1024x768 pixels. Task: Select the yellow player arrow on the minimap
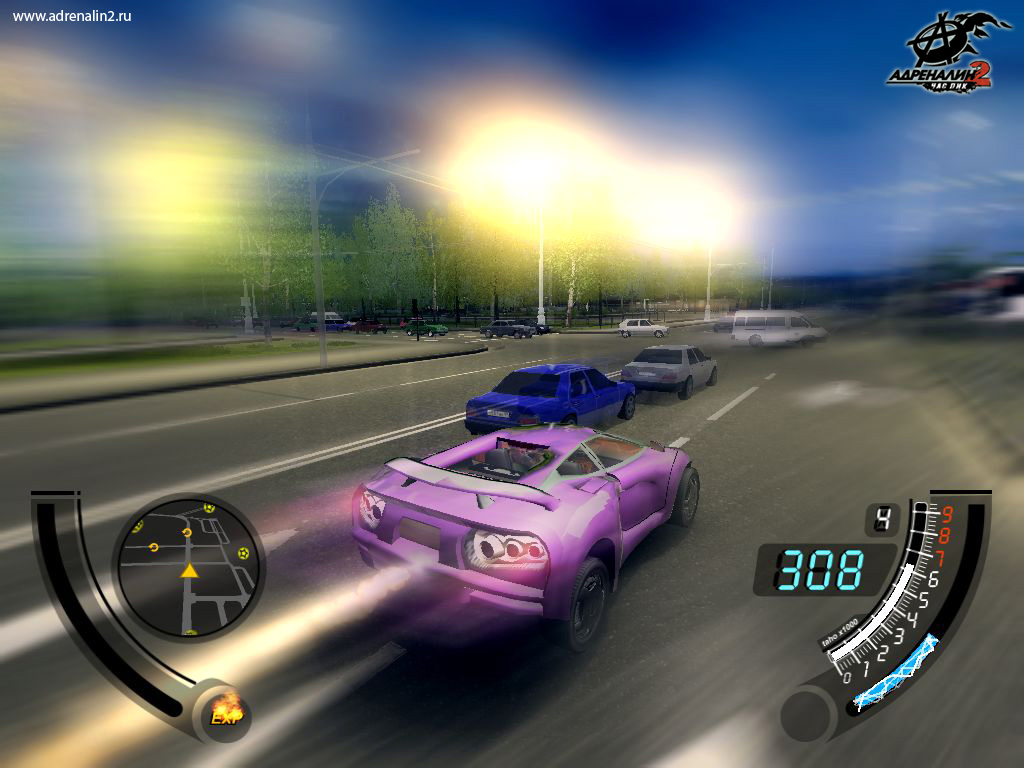[x=188, y=570]
